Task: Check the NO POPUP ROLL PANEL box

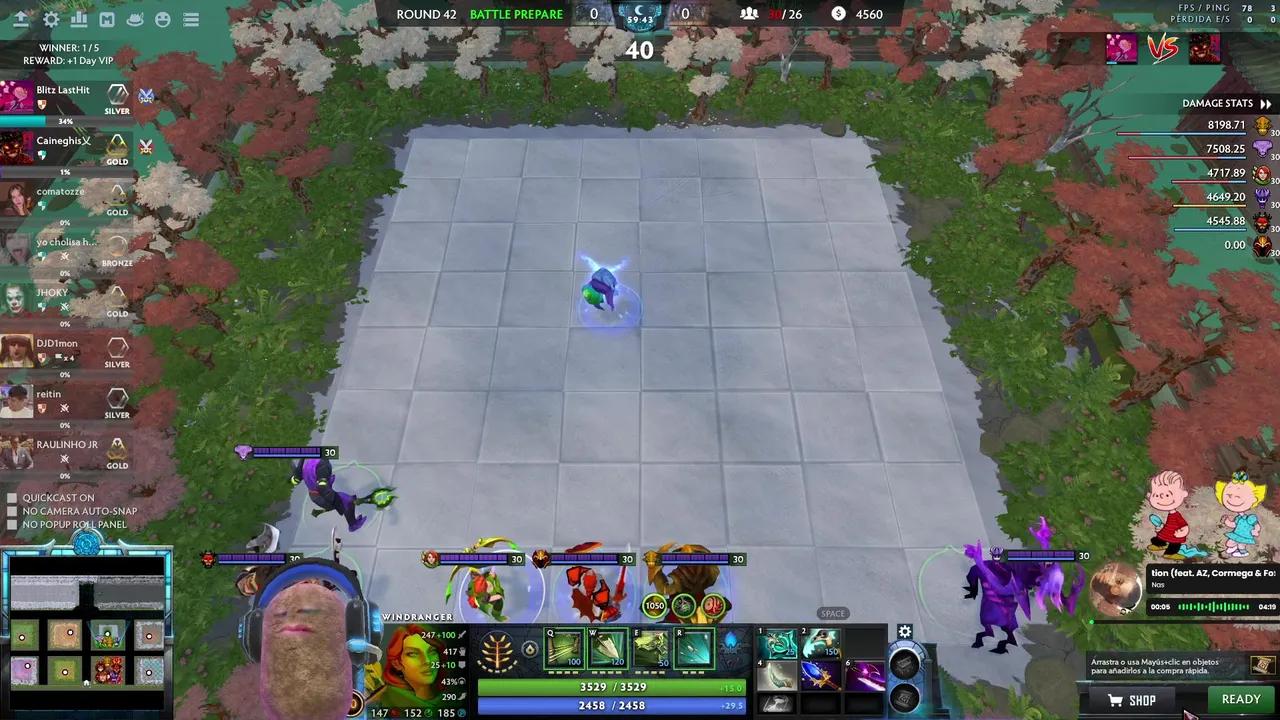Action: [13, 524]
